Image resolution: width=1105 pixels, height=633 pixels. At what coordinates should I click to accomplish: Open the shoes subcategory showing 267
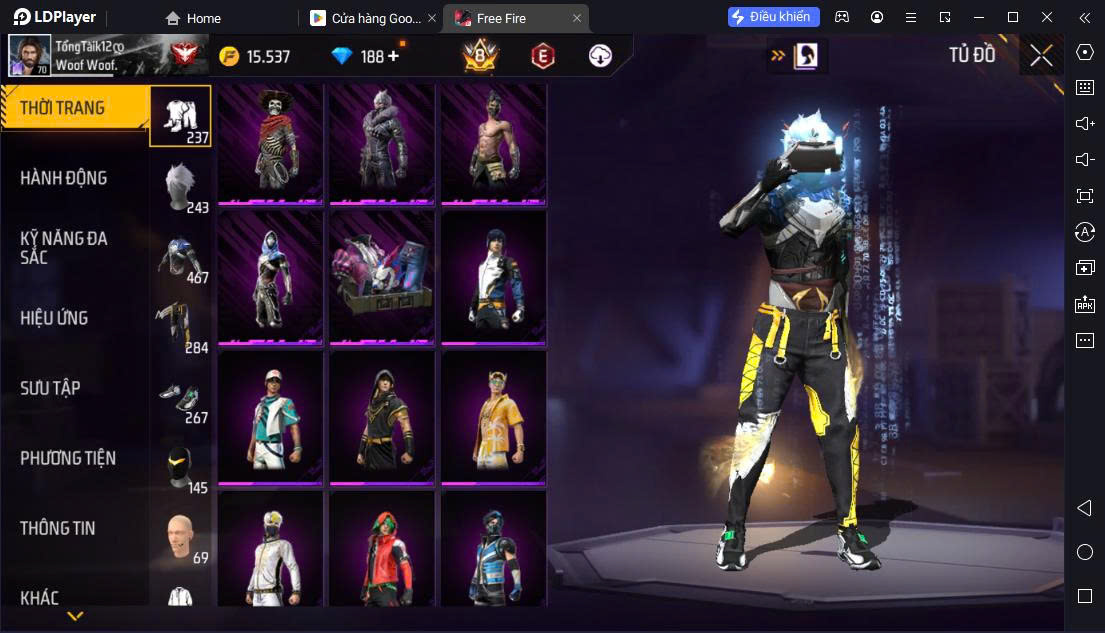(x=181, y=396)
